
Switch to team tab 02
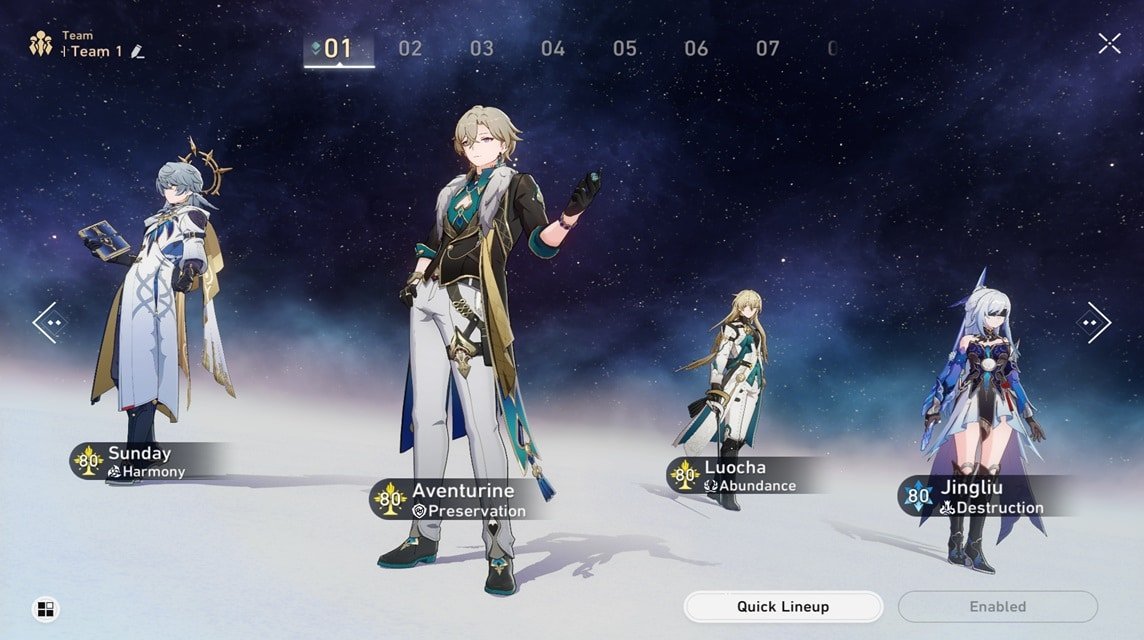(x=410, y=48)
